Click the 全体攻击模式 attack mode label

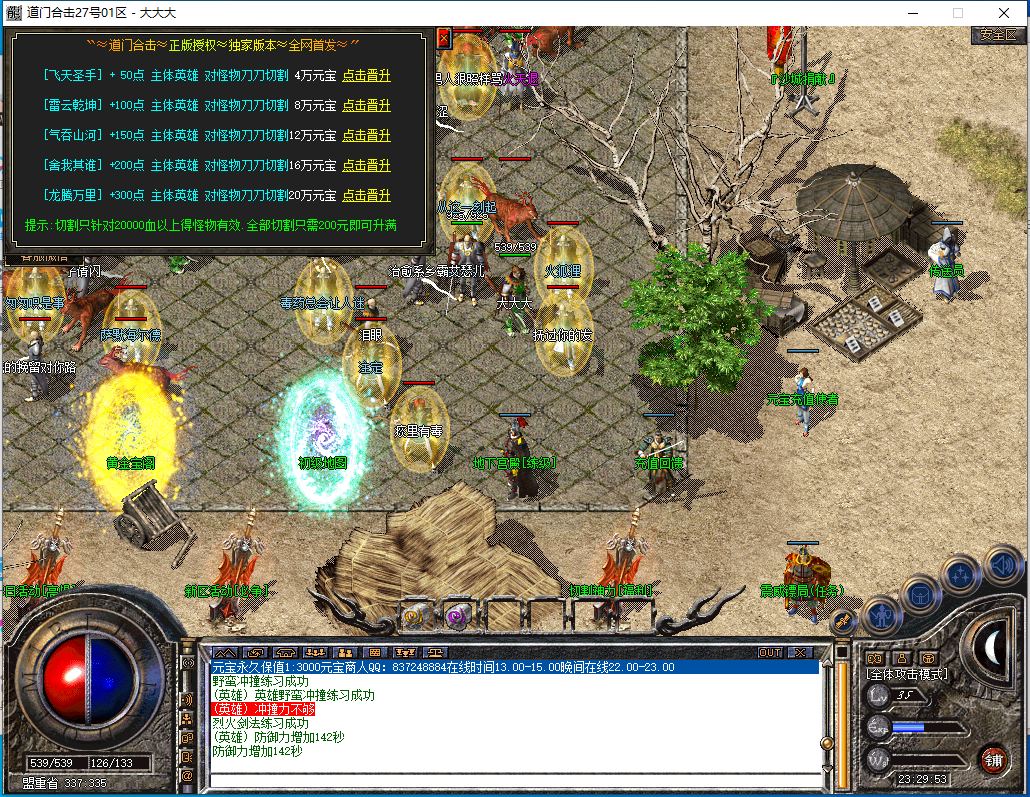point(907,674)
